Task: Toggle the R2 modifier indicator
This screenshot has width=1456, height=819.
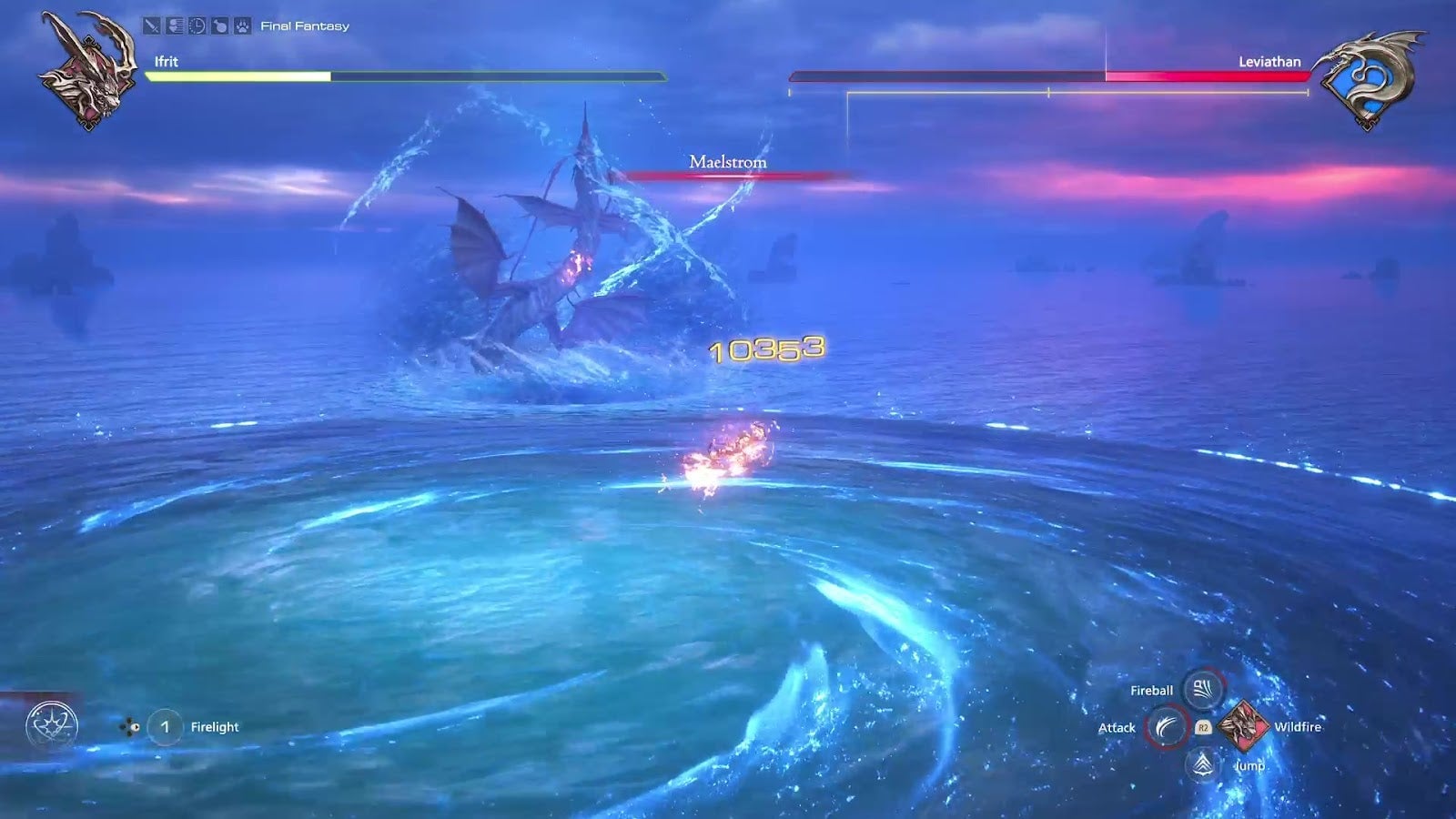Action: [x=1204, y=727]
